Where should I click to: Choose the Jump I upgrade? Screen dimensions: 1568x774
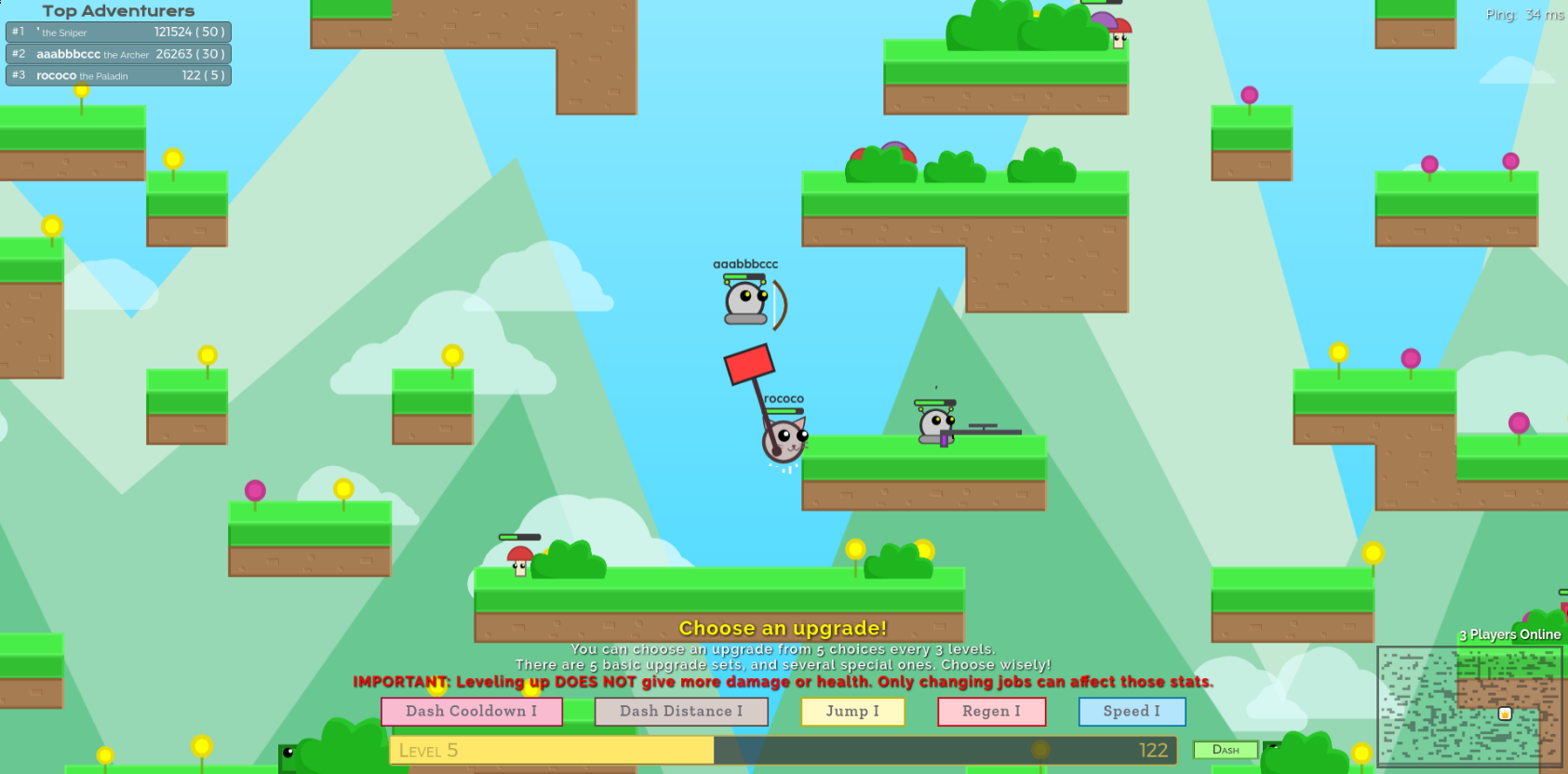click(852, 711)
